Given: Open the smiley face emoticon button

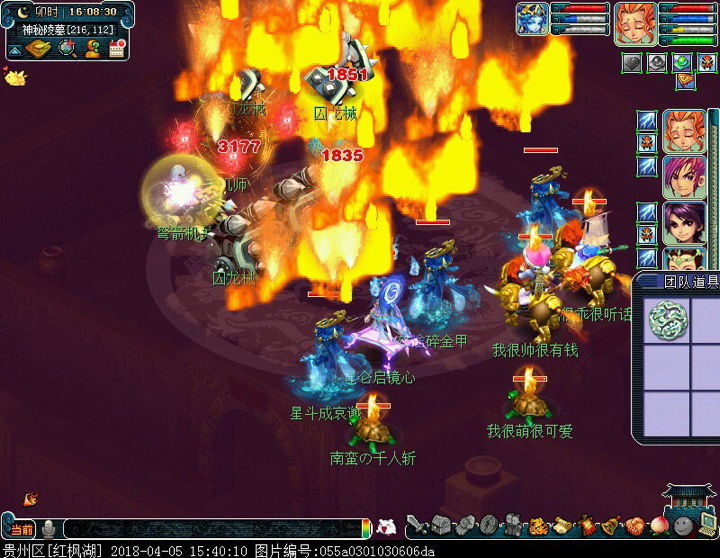Looking at the screenshot, I should [681, 525].
